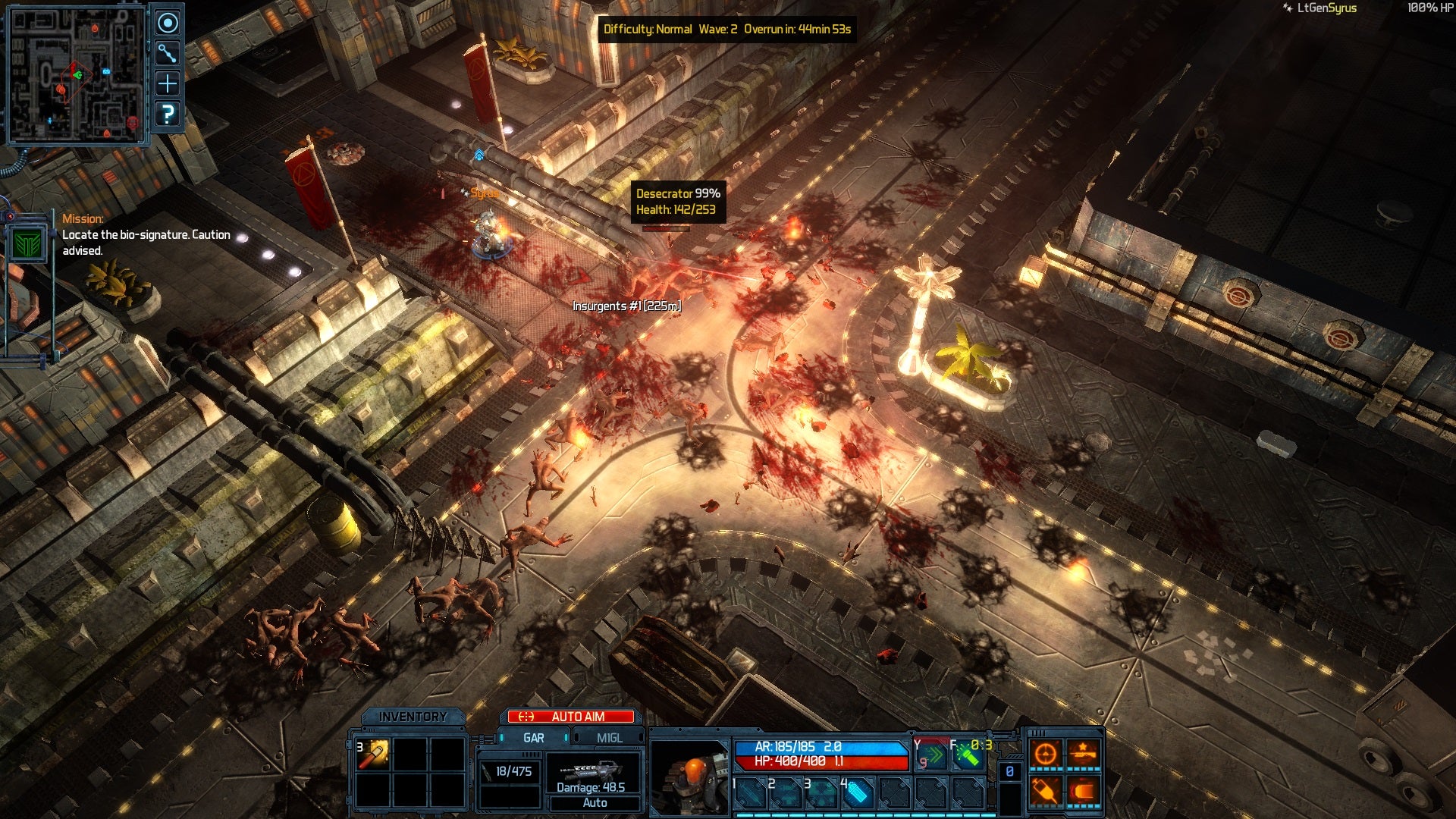
Task: Open help with the question mark button
Action: tap(168, 115)
